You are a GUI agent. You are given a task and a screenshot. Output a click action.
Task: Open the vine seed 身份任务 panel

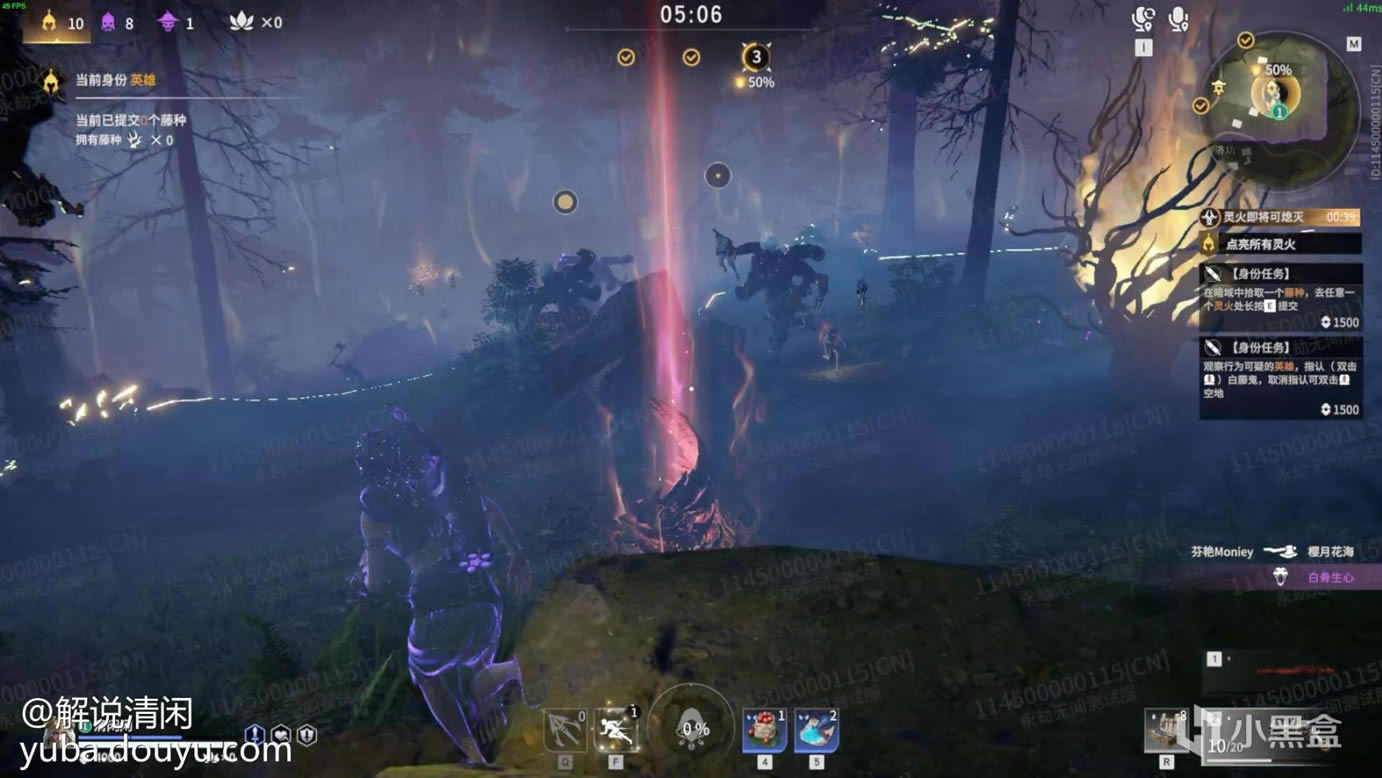(x=1280, y=297)
